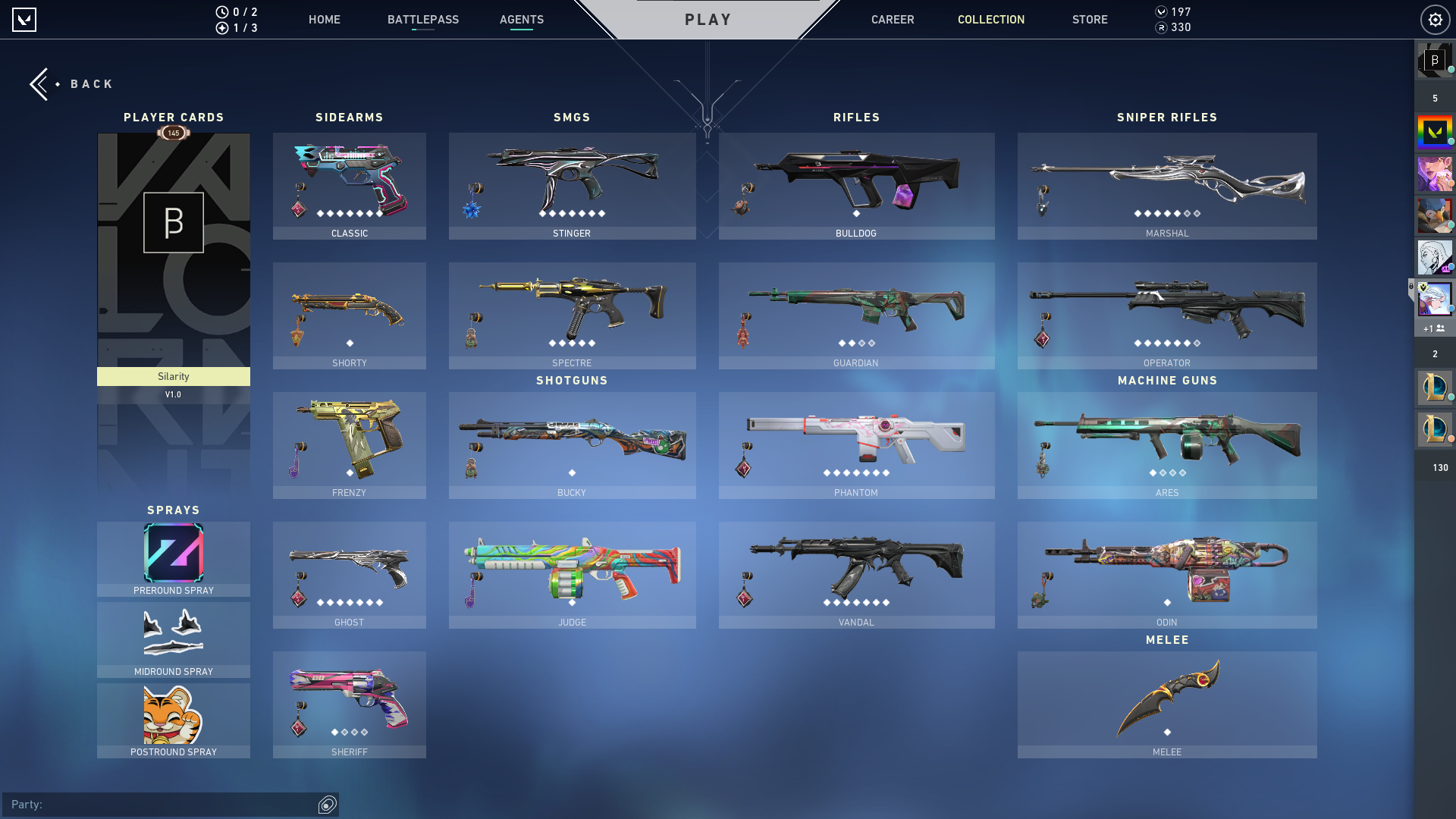Image resolution: width=1456 pixels, height=819 pixels.
Task: Click the Valorant logo in top-left corner
Action: click(24, 20)
